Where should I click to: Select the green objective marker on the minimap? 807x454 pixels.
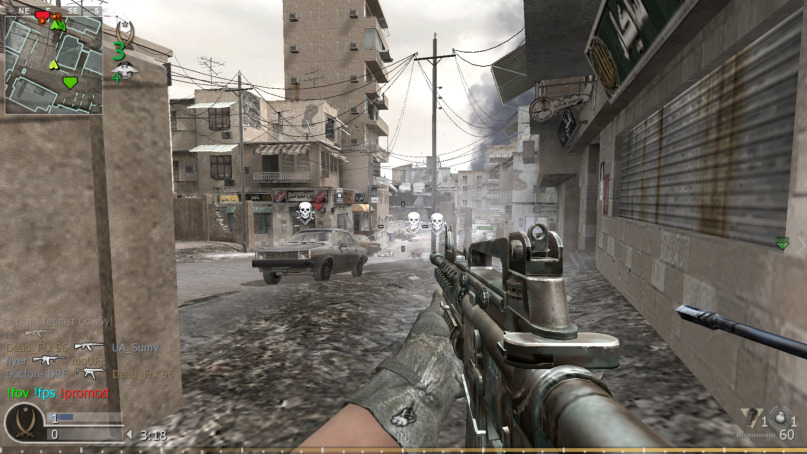pyautogui.click(x=69, y=82)
